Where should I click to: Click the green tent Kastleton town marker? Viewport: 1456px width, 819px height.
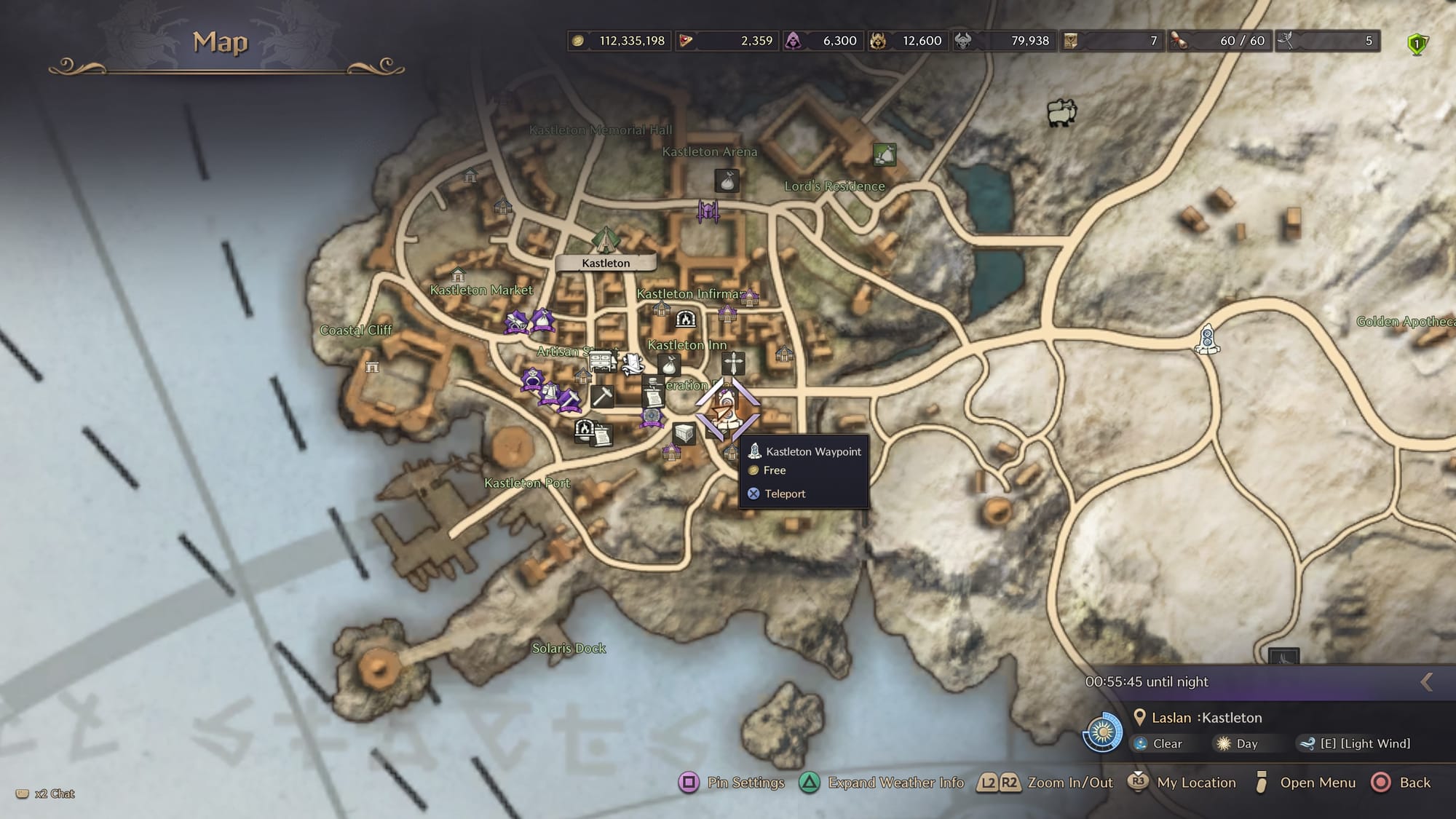coord(604,239)
